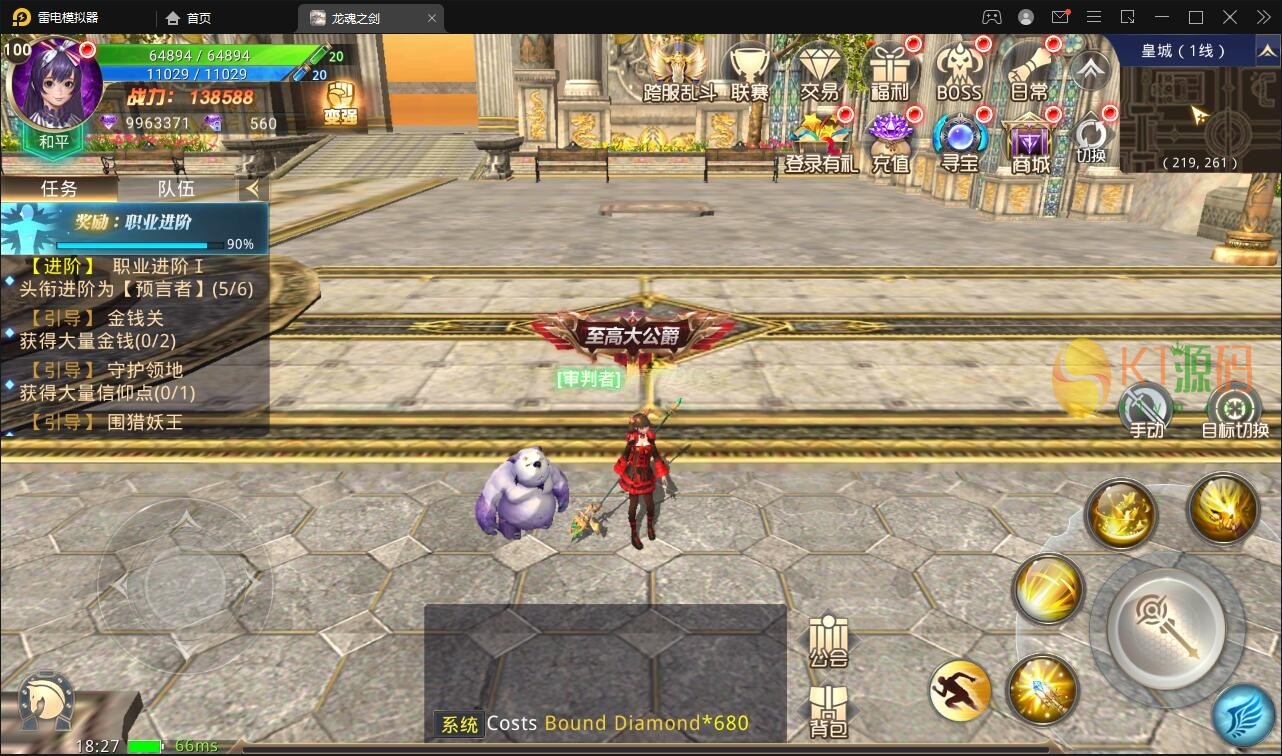Click the 切换 switch button
This screenshot has height=756, width=1282.
point(1091,140)
